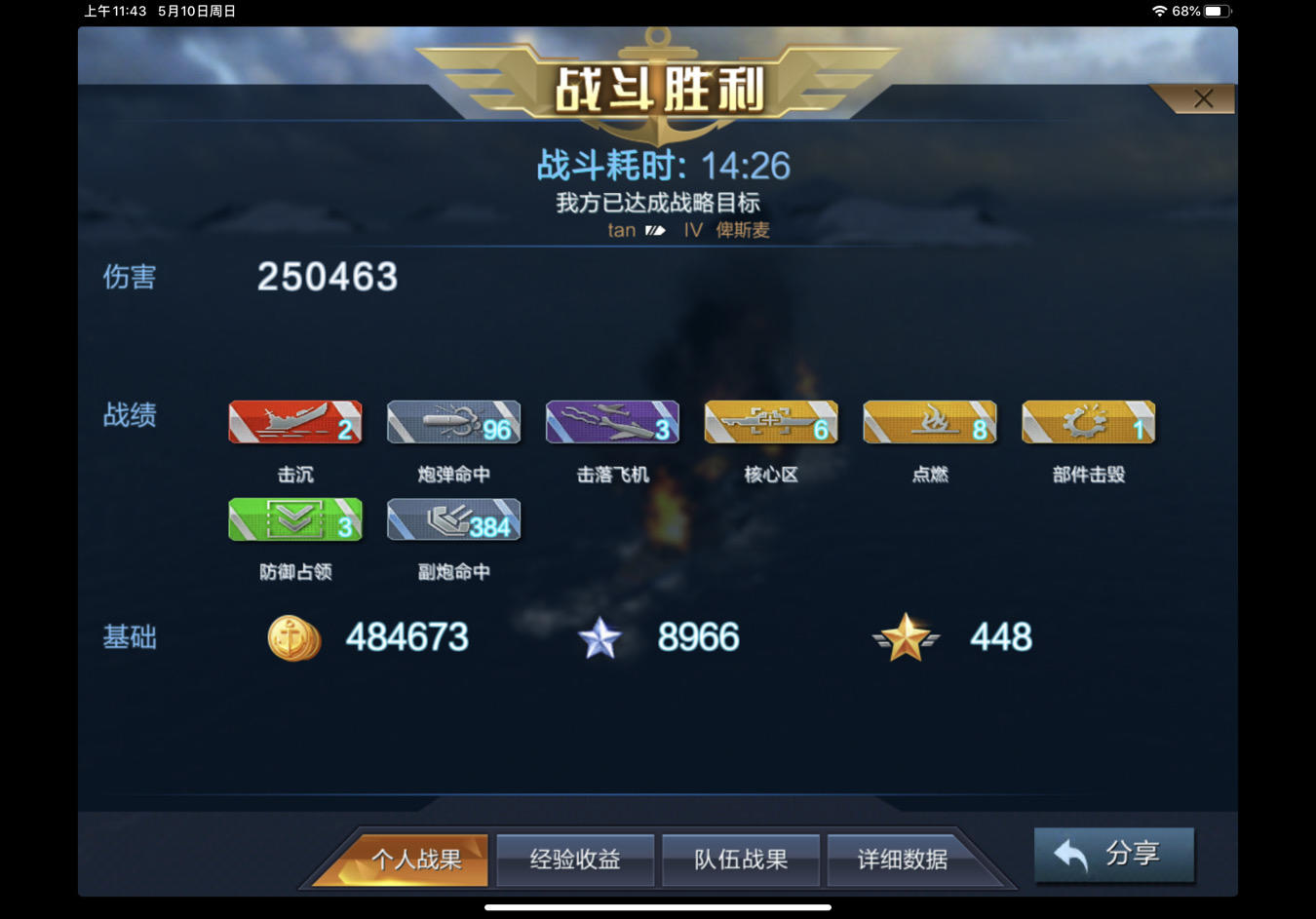
Task: Click the ship flag emblem next to tan
Action: [654, 230]
